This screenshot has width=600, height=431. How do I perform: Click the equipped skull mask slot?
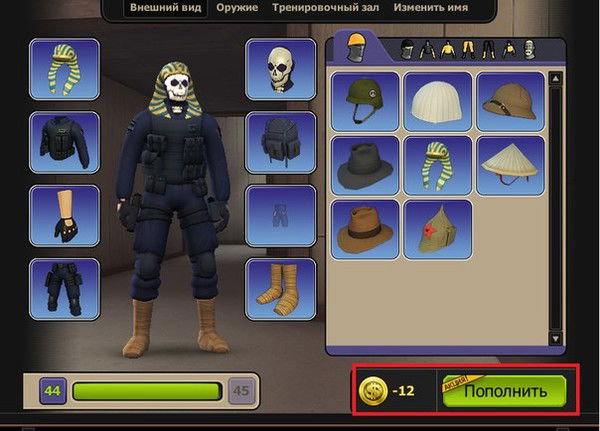coord(281,69)
